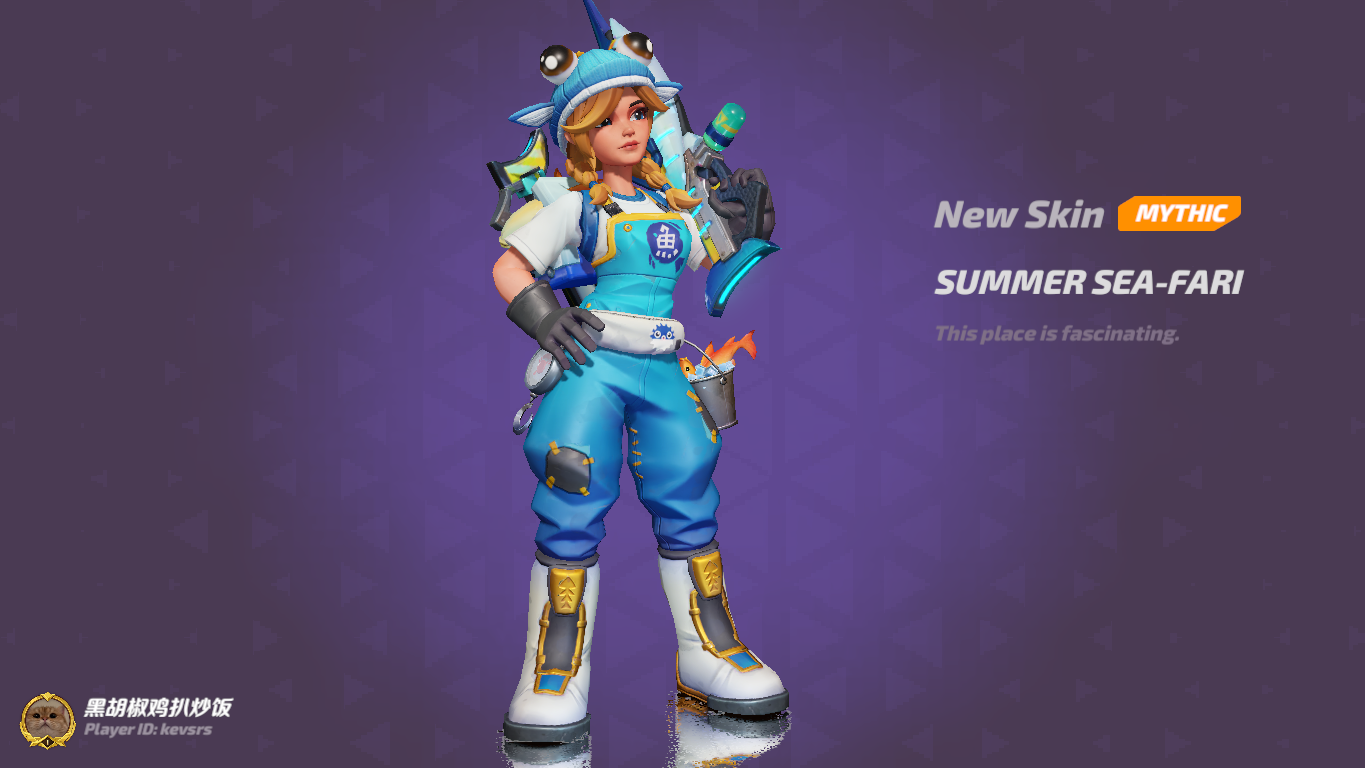
Task: Click the MYTHIC rarity badge
Action: [x=1178, y=213]
